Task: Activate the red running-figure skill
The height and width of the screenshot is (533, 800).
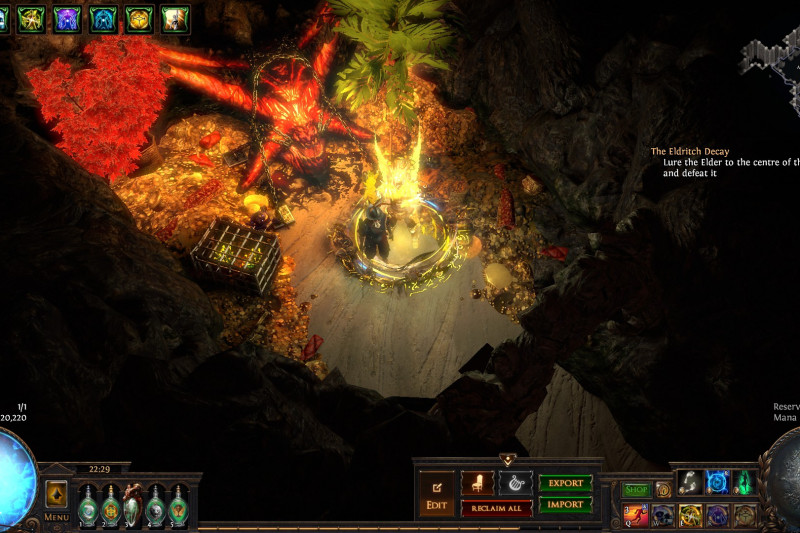Action: point(636,515)
